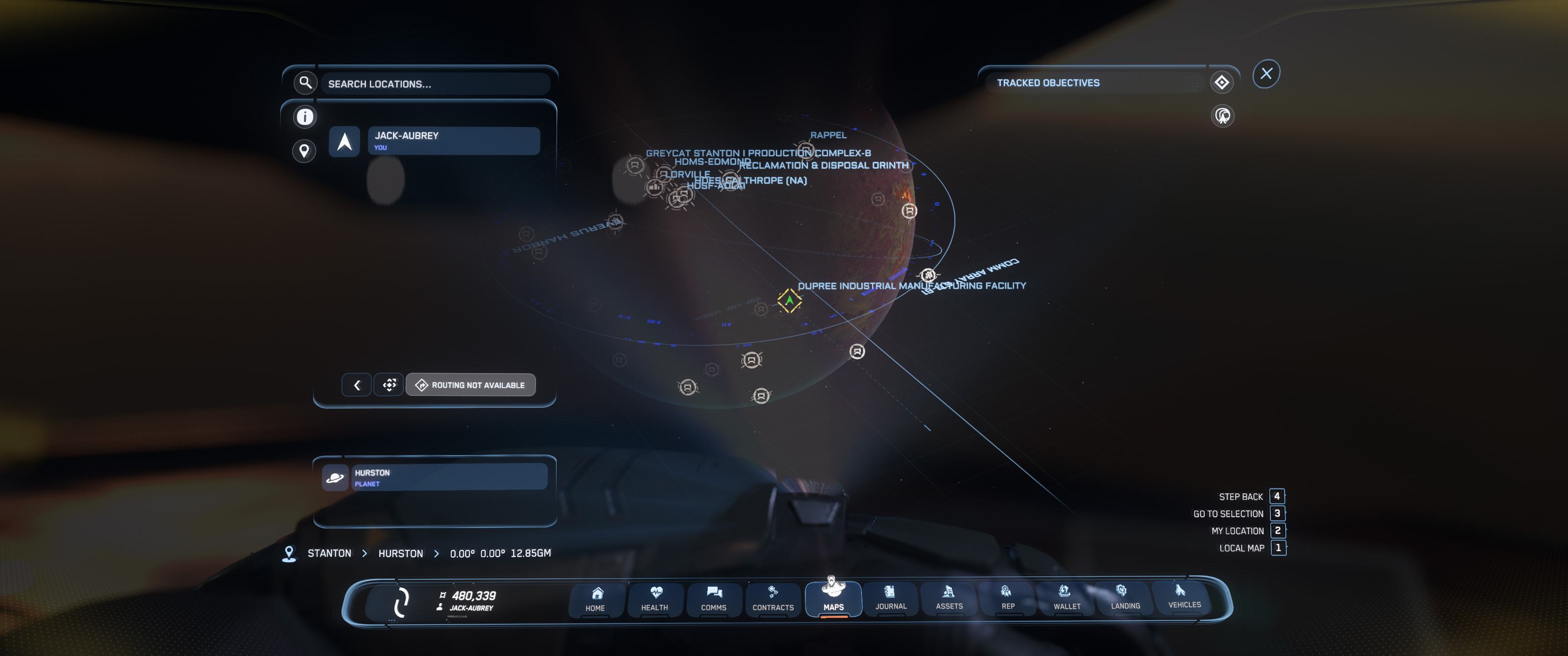Show the Contracts tab
The height and width of the screenshot is (656, 1568).
click(773, 599)
